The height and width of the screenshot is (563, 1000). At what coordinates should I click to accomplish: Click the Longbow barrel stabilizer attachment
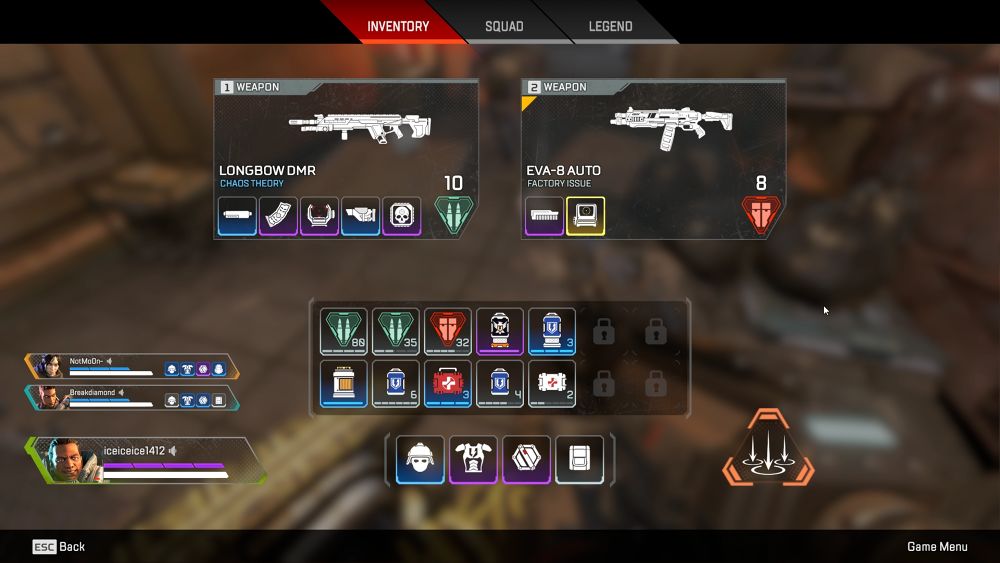click(238, 216)
